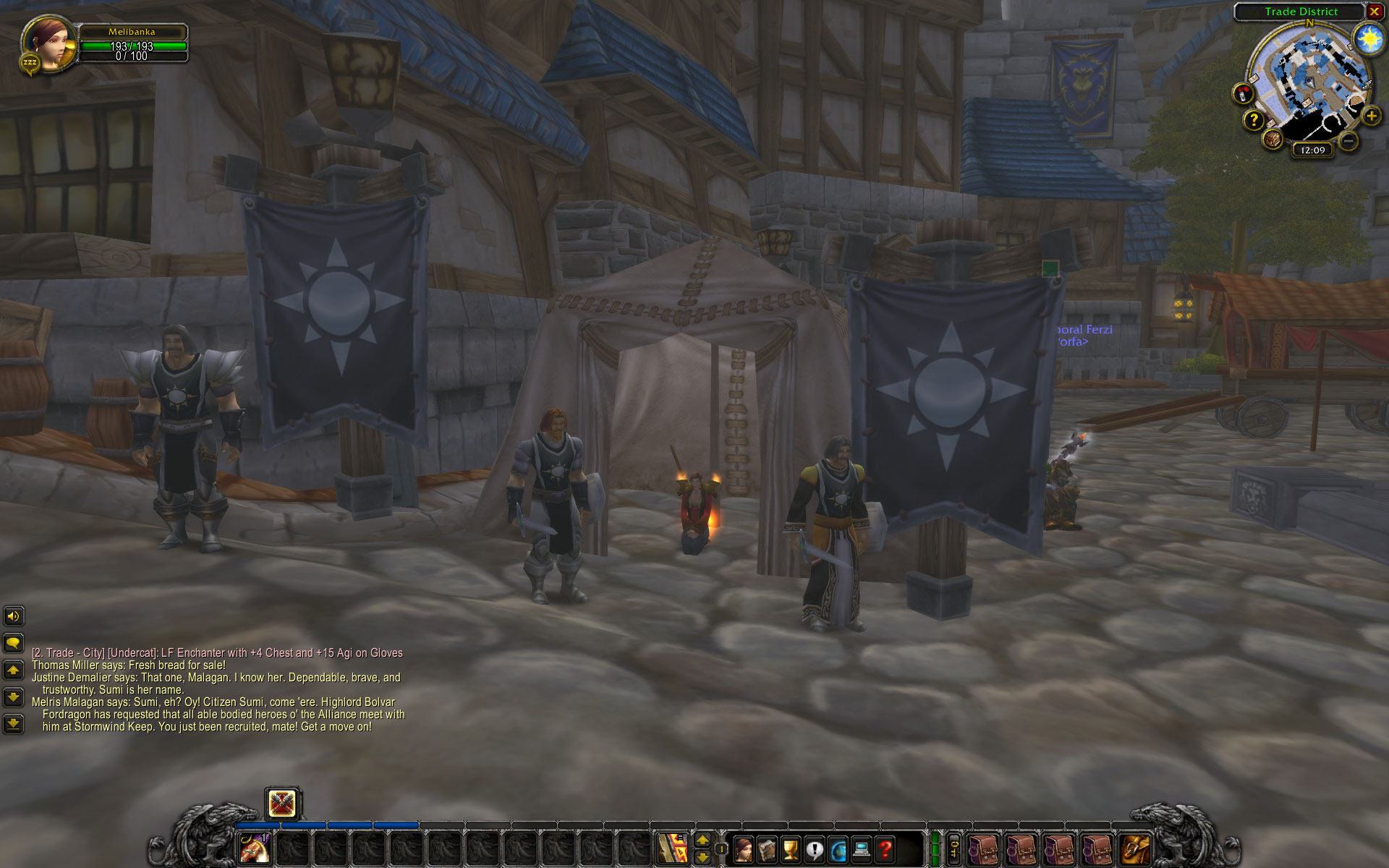Open the main menu computer button
The height and width of the screenshot is (868, 1389).
coord(862,849)
